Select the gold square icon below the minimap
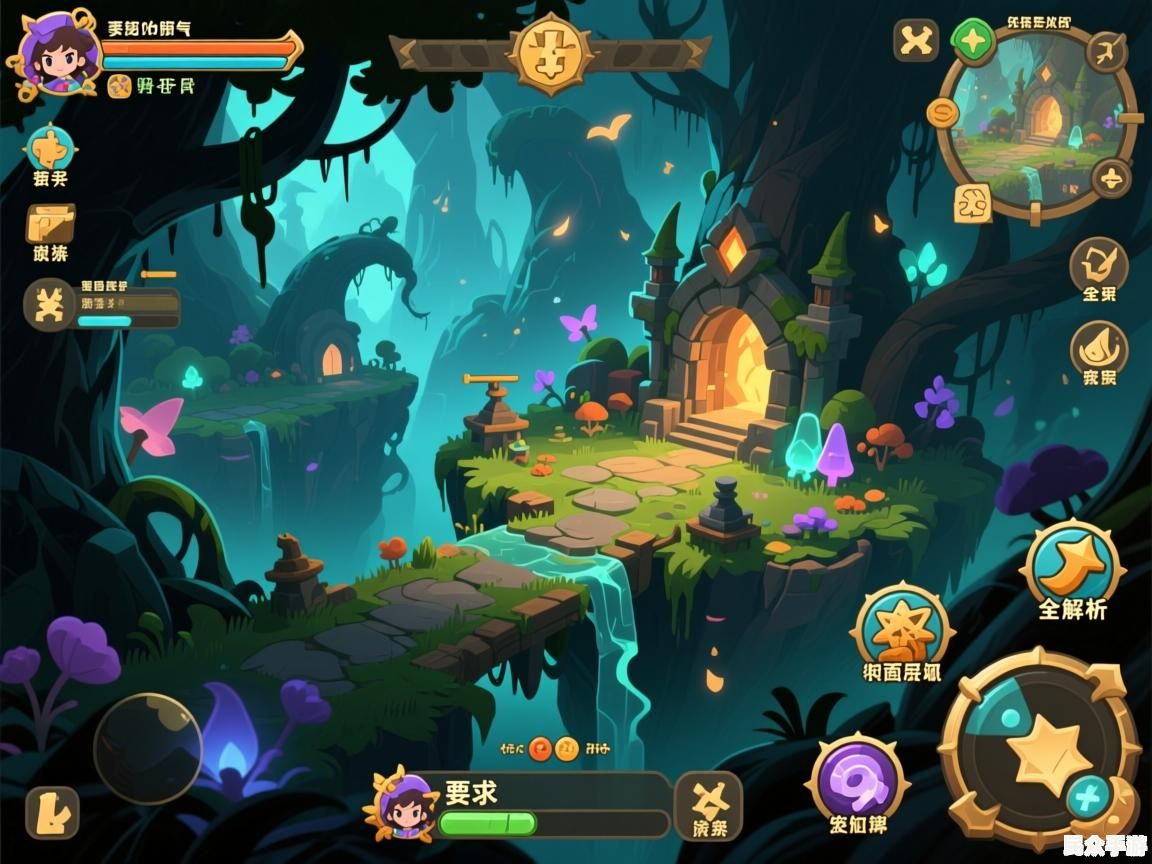 972,202
